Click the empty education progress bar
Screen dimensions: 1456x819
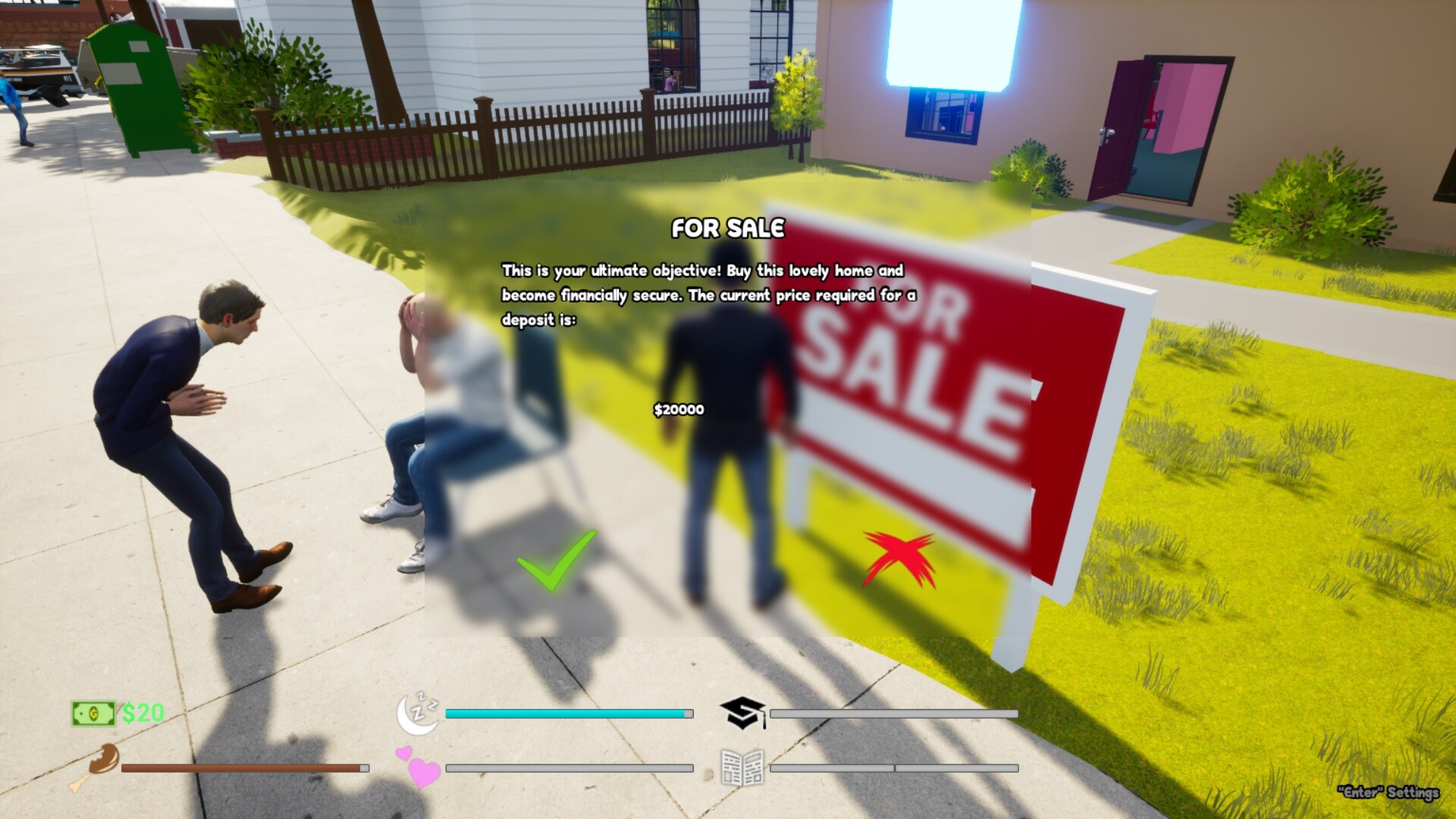click(893, 713)
